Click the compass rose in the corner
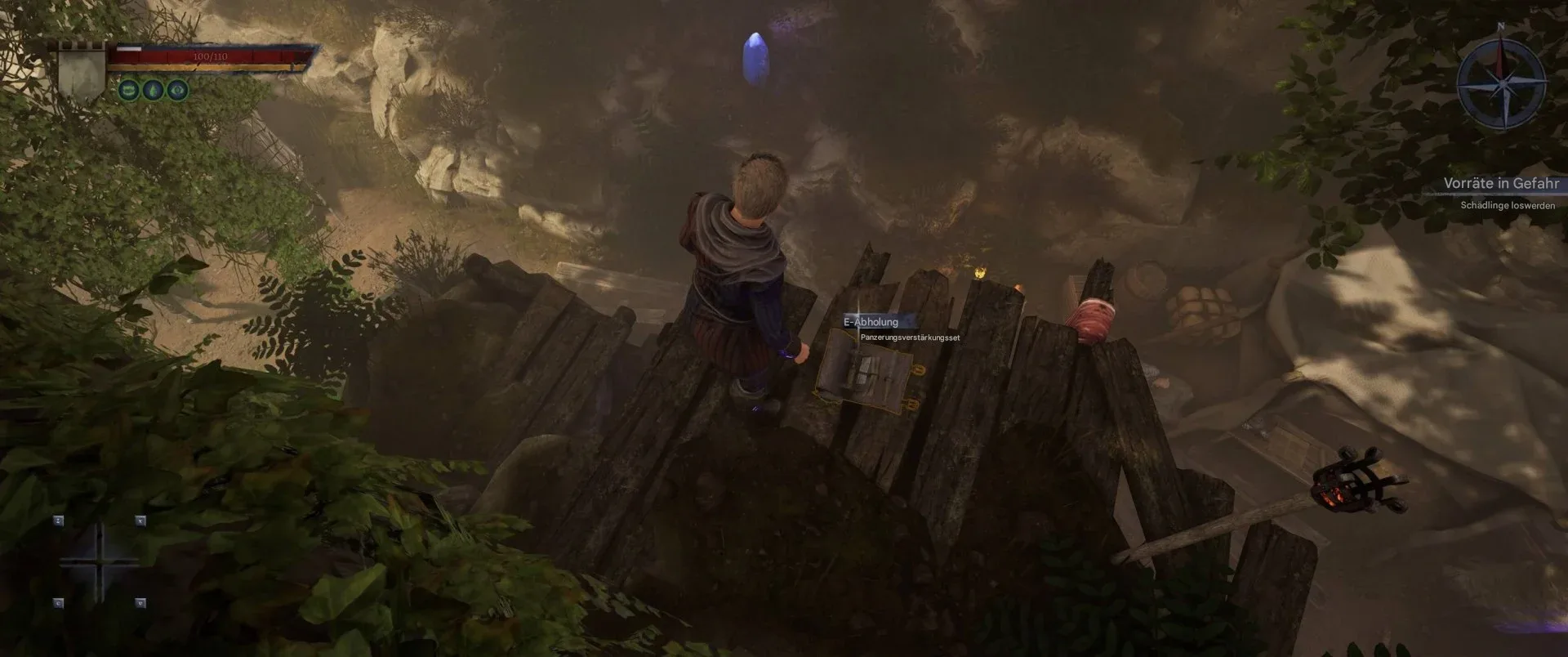The width and height of the screenshot is (1568, 657). pyautogui.click(x=1500, y=84)
